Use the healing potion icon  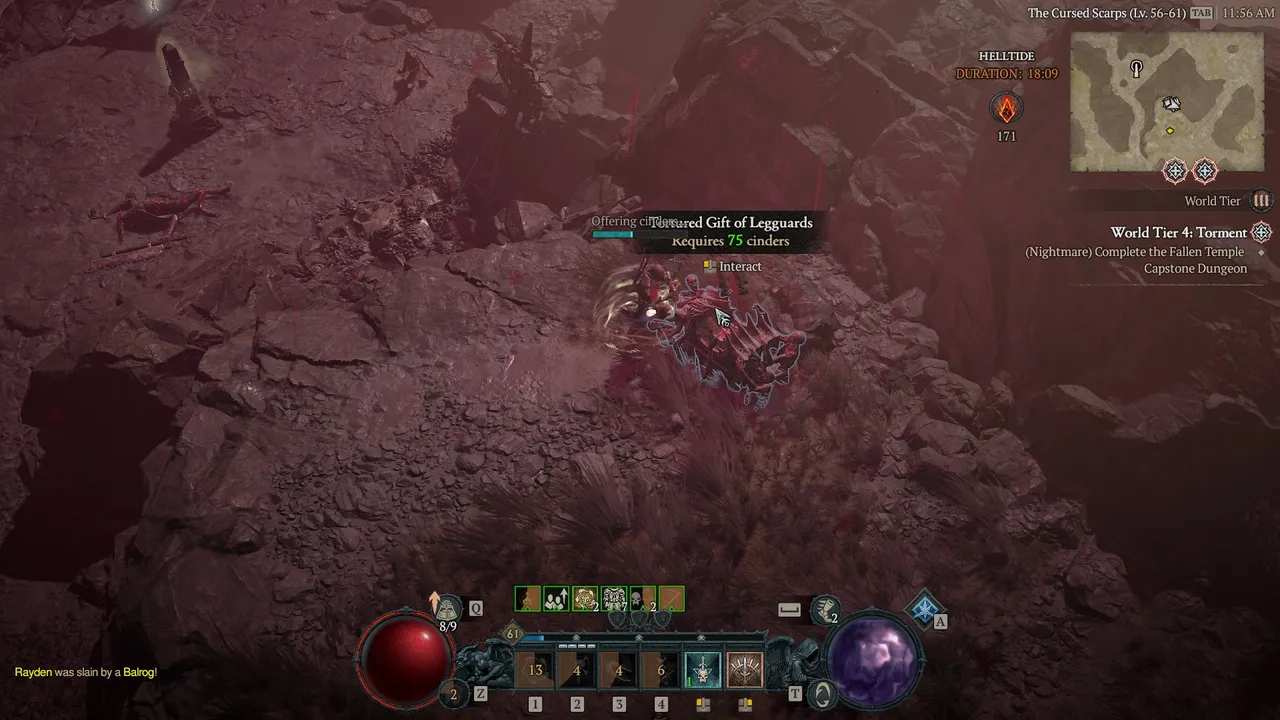tap(447, 607)
